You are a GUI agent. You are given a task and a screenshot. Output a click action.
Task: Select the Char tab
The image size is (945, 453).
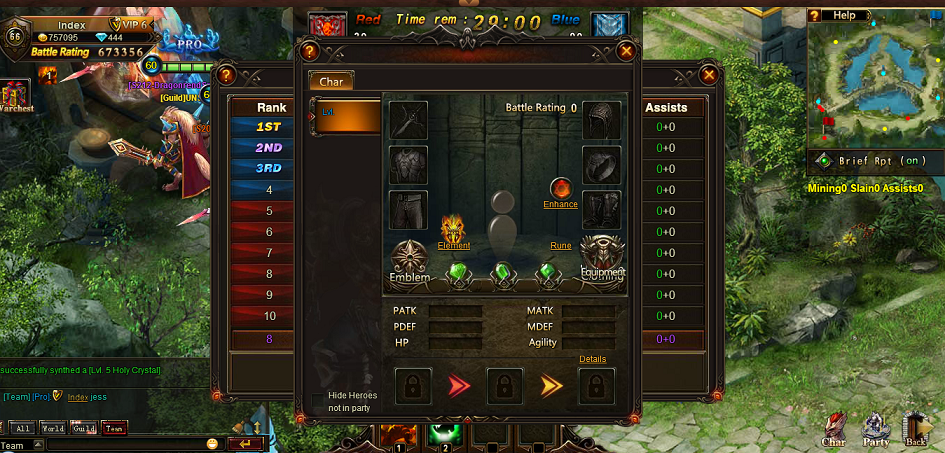[331, 81]
